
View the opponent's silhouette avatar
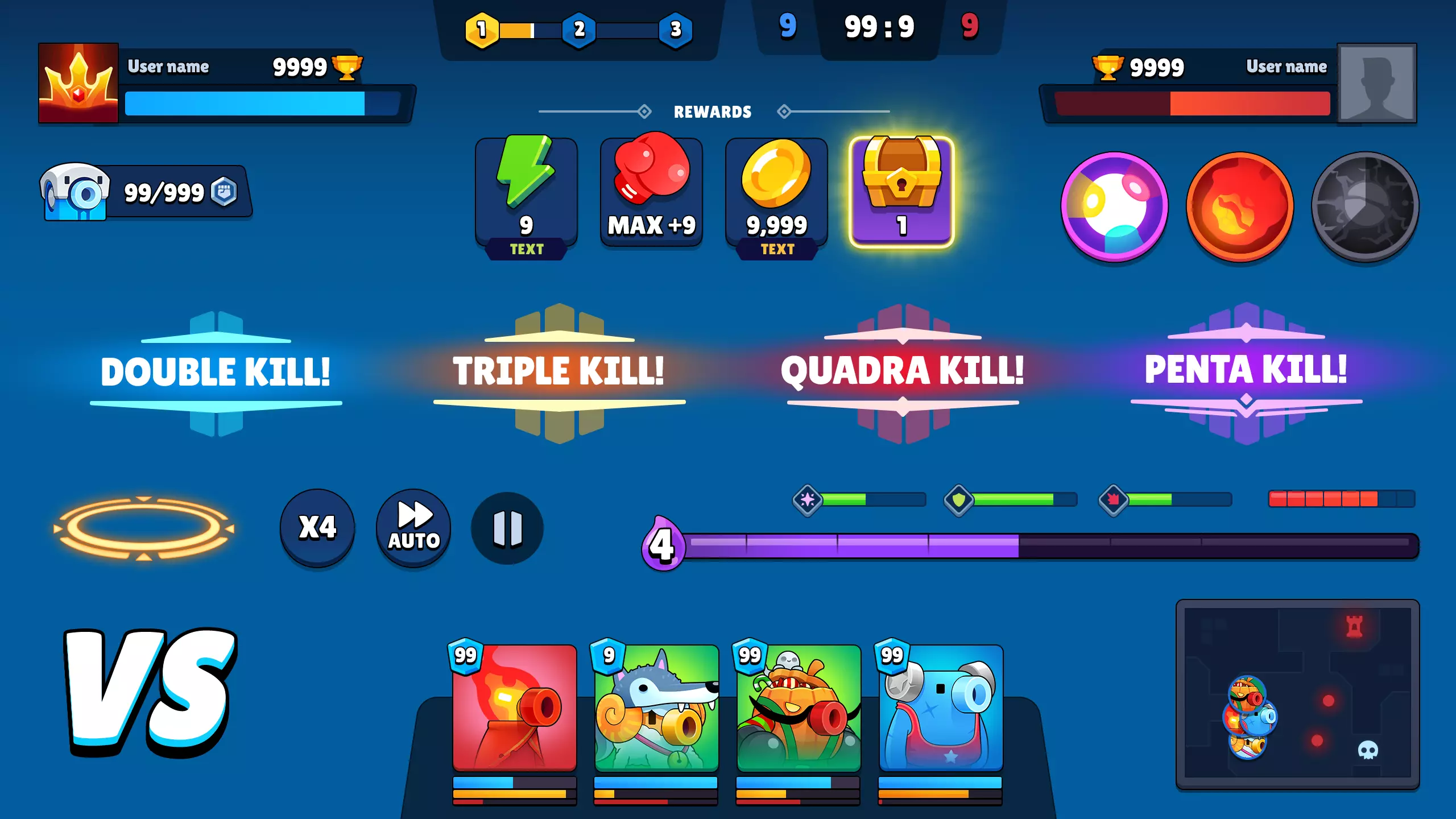1376,83
